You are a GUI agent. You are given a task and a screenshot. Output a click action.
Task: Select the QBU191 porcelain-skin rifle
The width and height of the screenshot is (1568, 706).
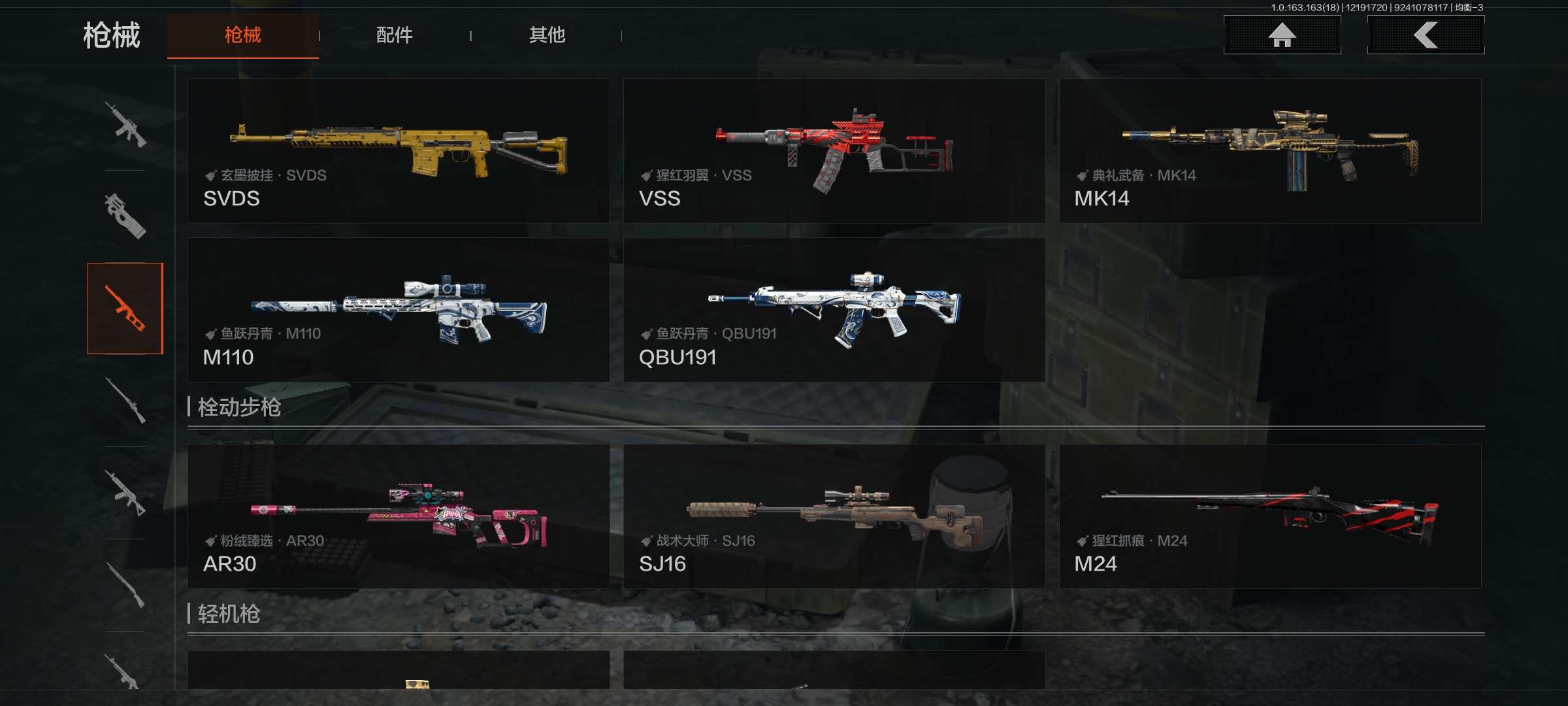tap(834, 310)
